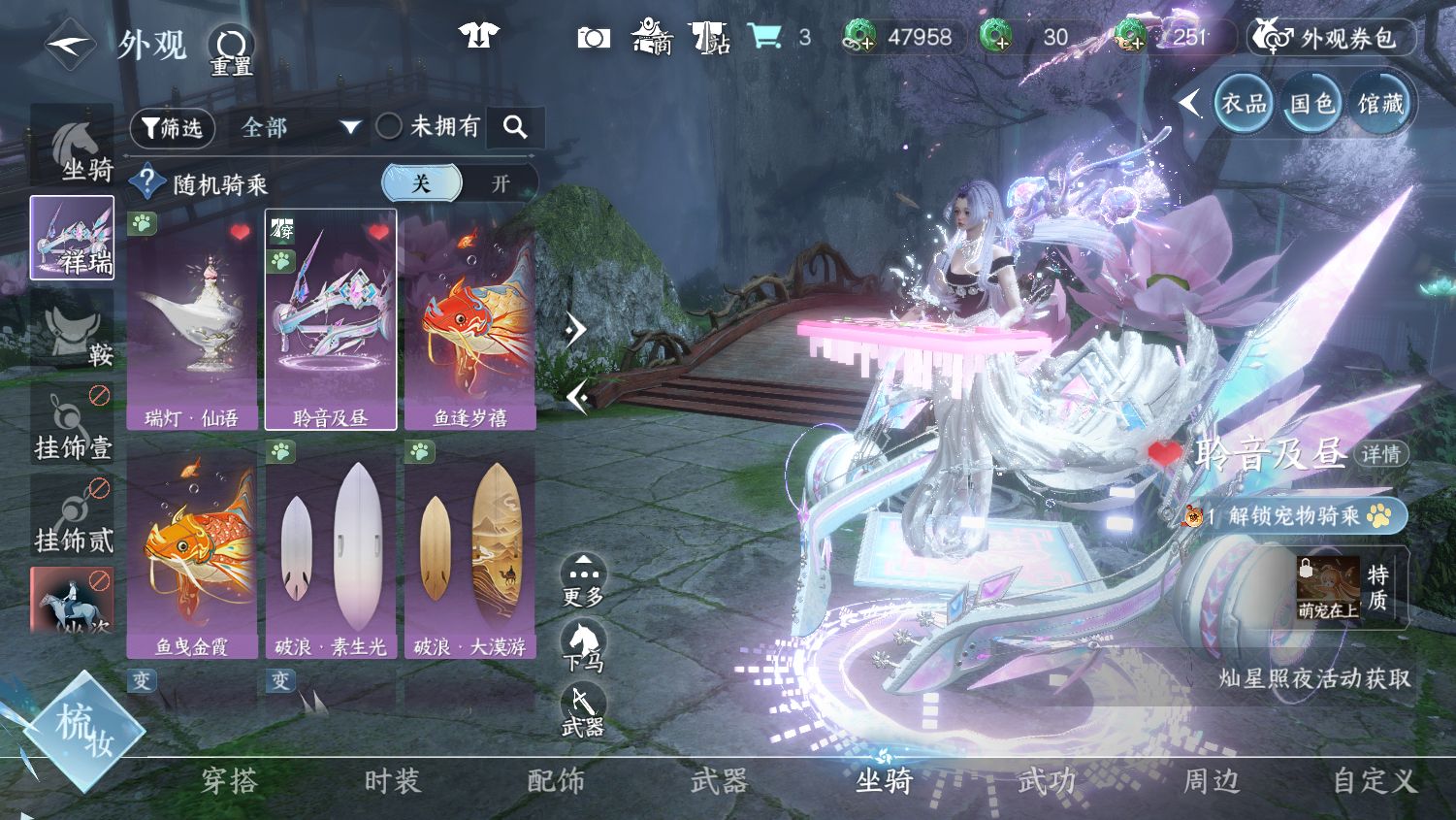View 详情 details for 聆音及昼

pyautogui.click(x=1380, y=454)
